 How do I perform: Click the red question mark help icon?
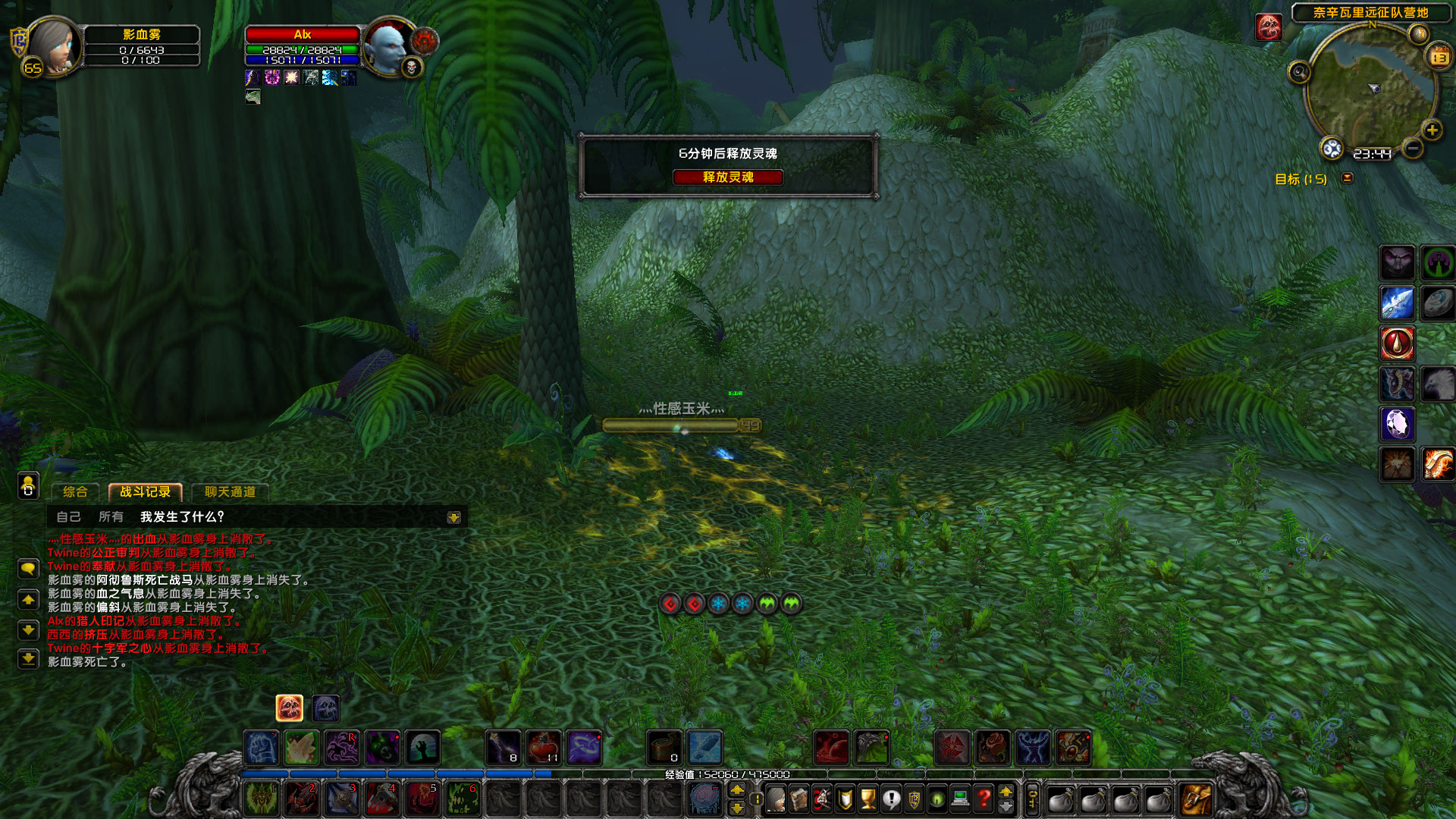coord(983,800)
